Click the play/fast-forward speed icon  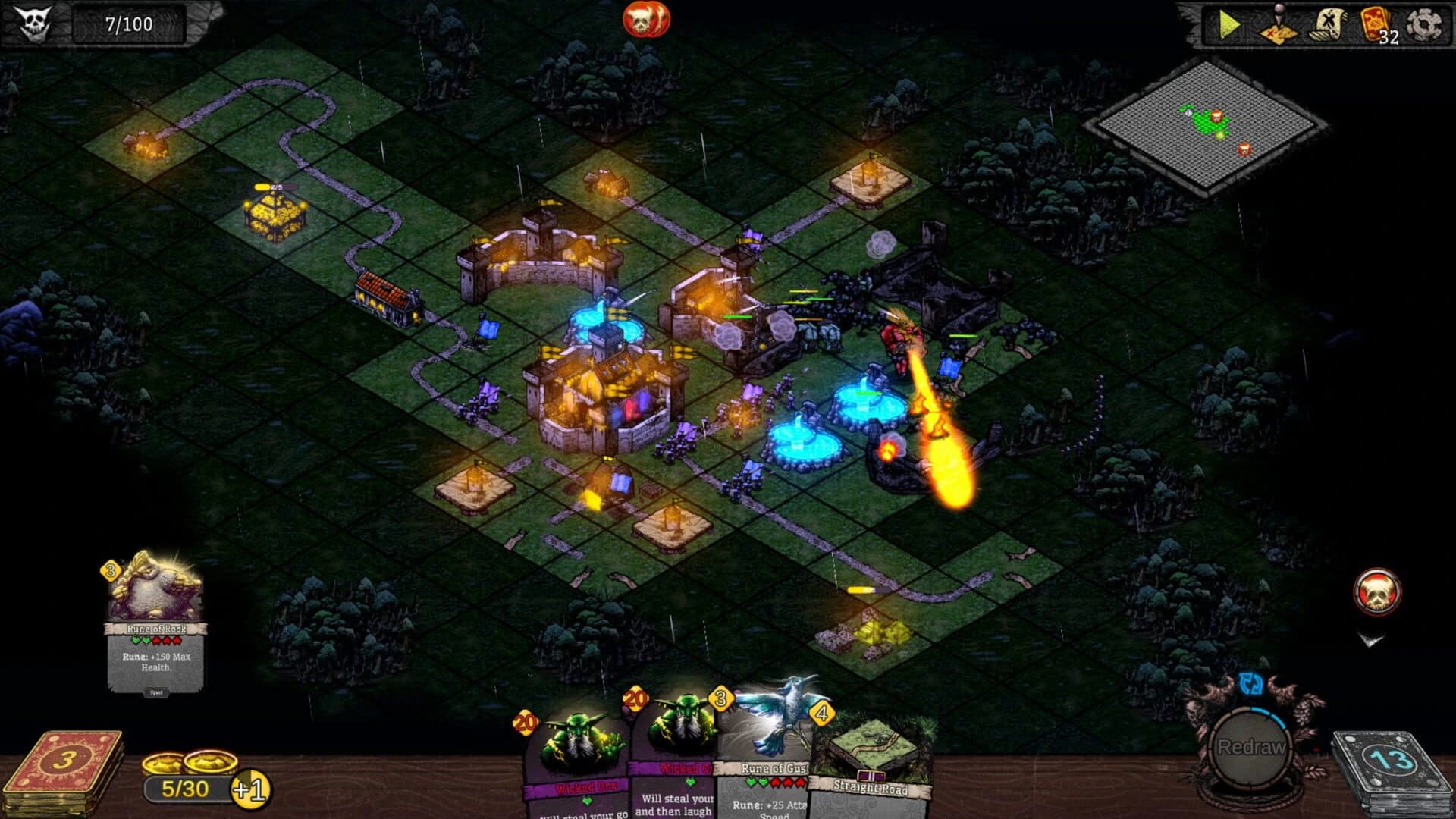click(1230, 24)
